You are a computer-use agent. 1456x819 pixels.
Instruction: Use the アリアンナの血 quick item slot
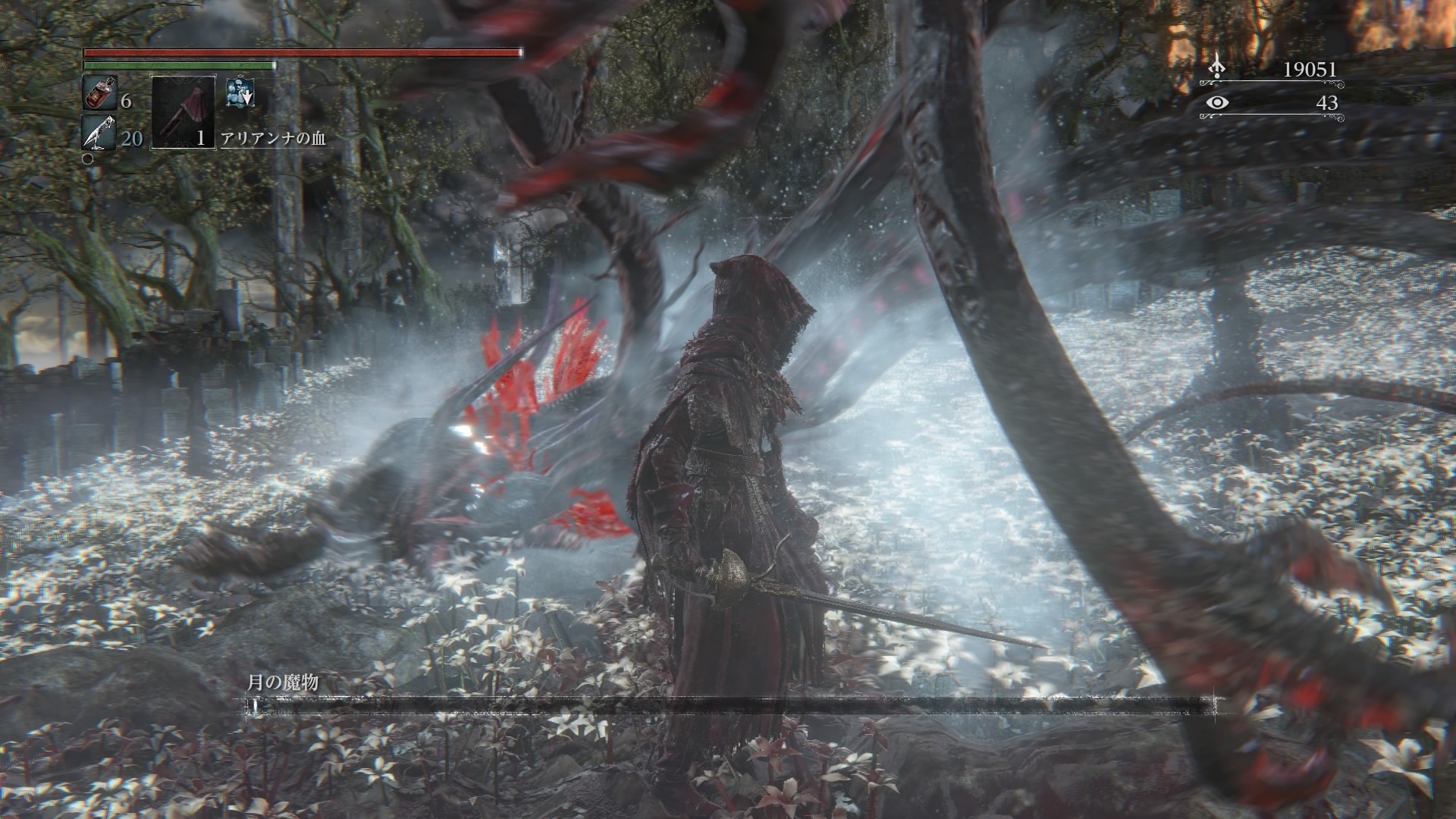click(184, 111)
